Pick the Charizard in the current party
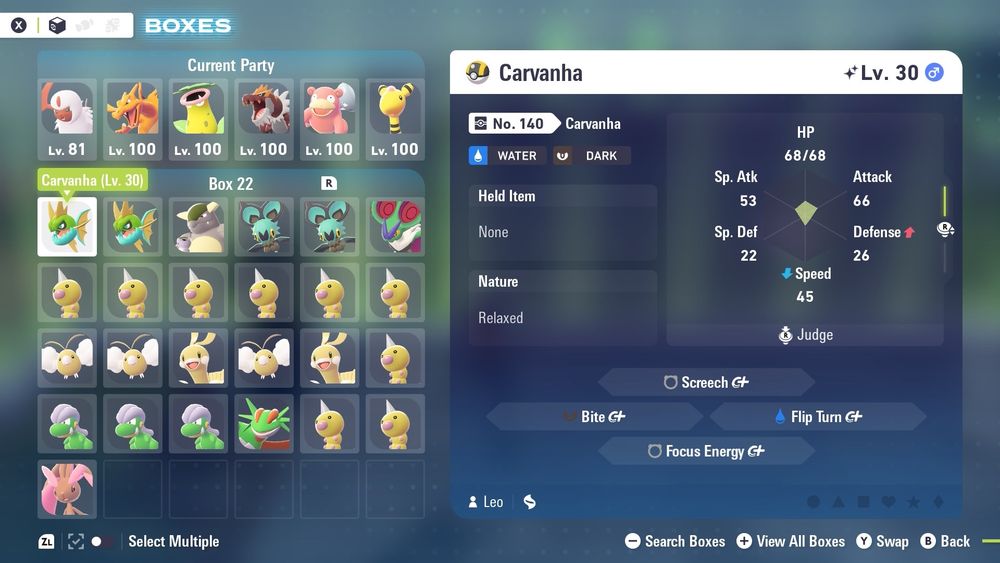This screenshot has width=1000, height=563. coord(133,120)
